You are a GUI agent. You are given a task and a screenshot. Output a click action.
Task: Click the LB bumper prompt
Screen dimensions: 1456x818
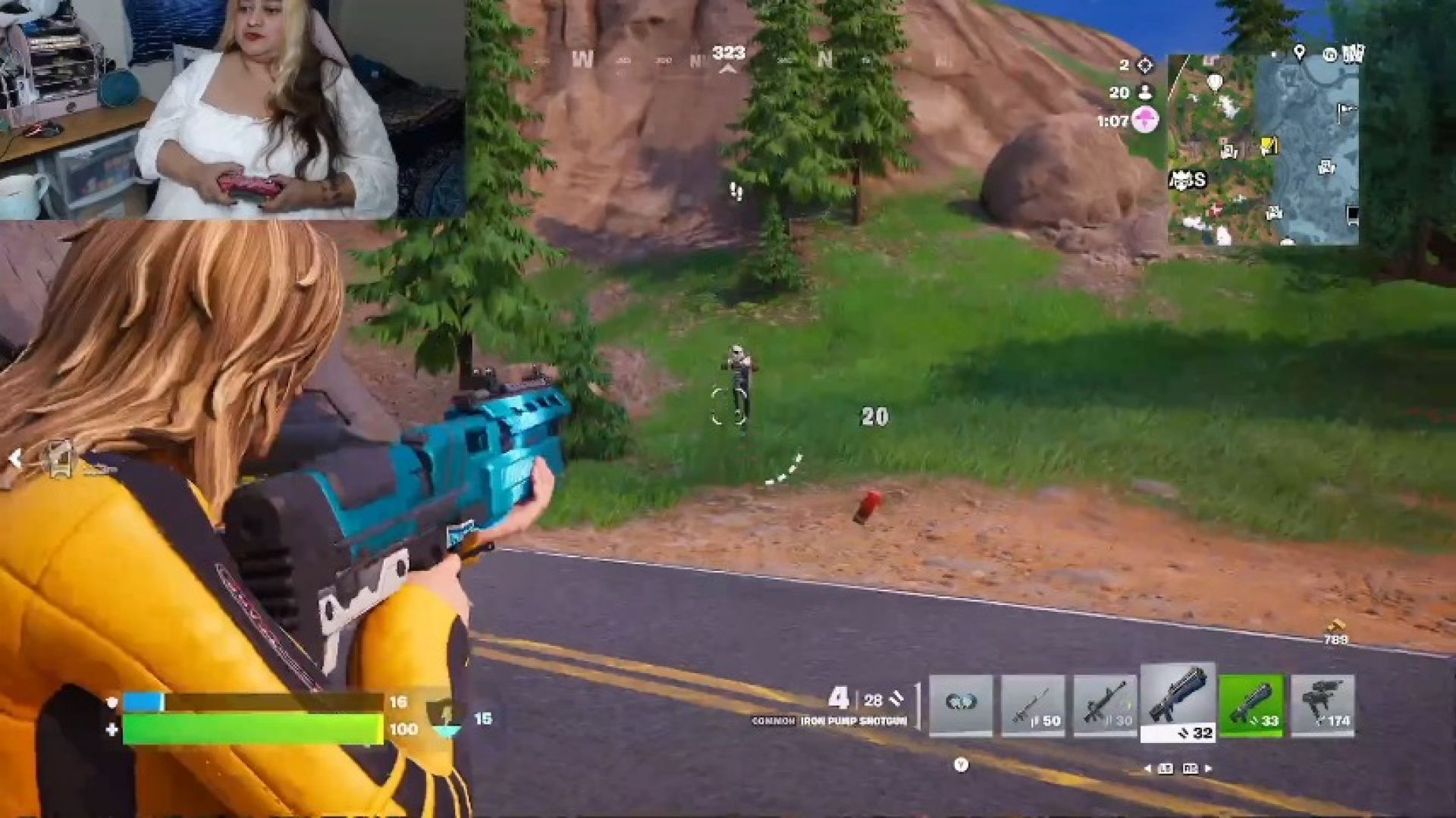1166,769
